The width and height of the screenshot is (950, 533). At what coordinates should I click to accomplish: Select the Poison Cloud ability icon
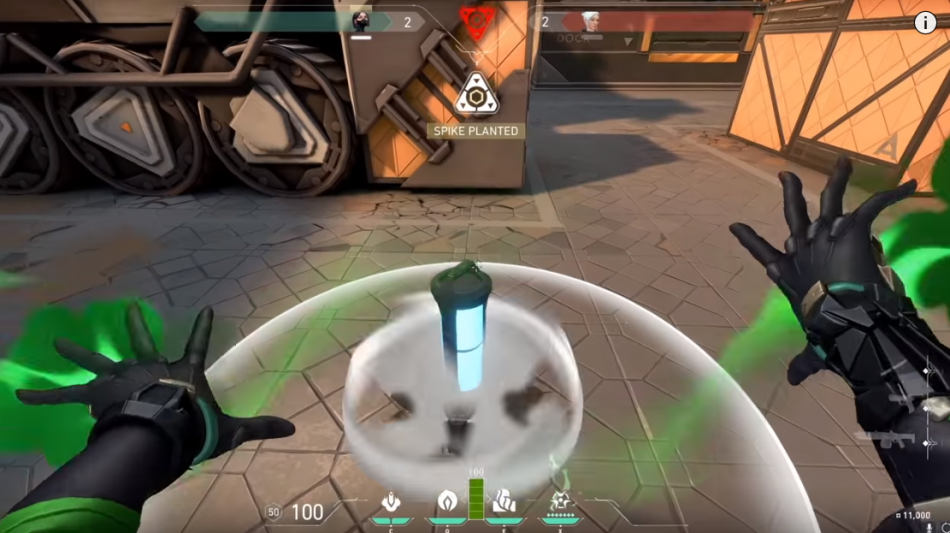tap(446, 501)
